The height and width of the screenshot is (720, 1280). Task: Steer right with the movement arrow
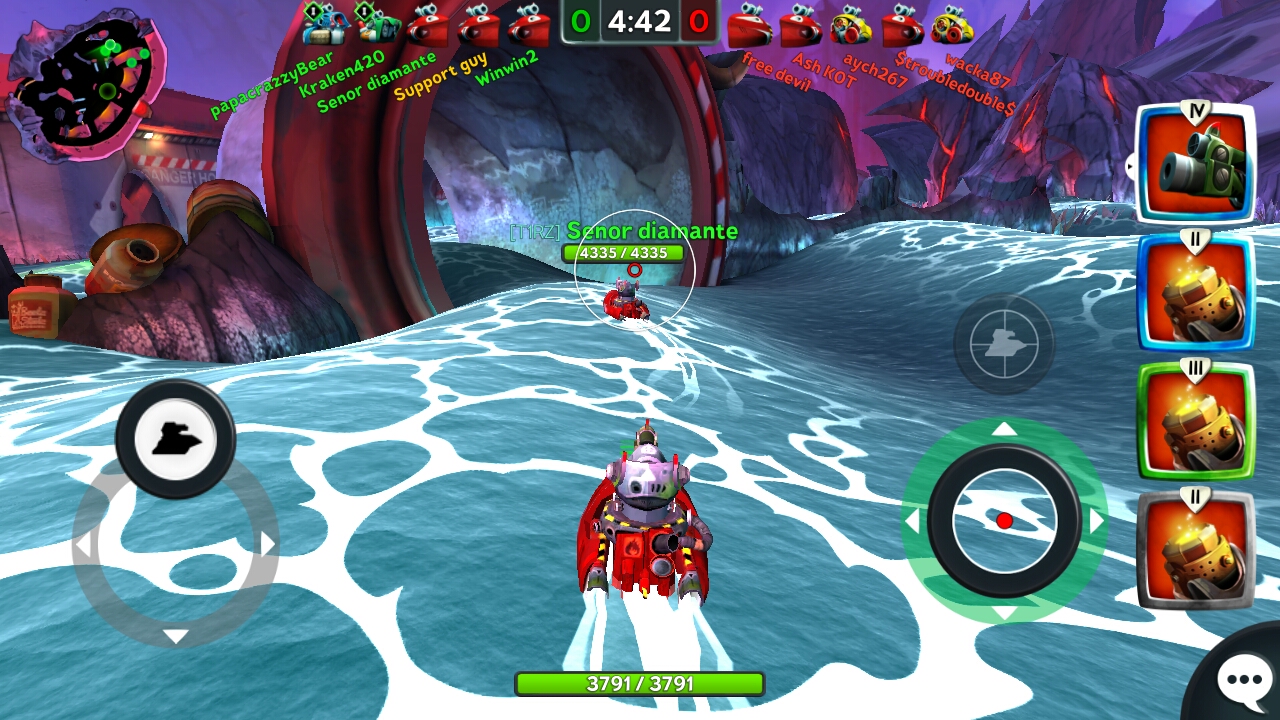(x=268, y=544)
